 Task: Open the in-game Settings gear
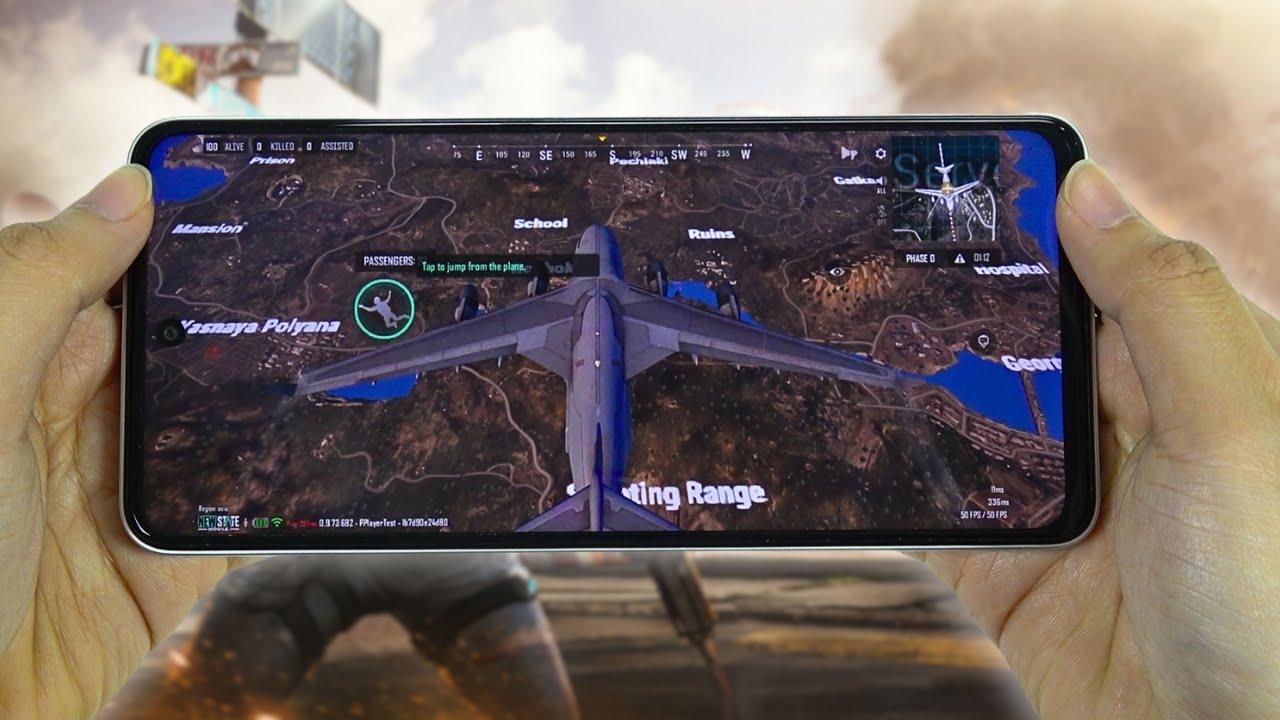tap(879, 153)
